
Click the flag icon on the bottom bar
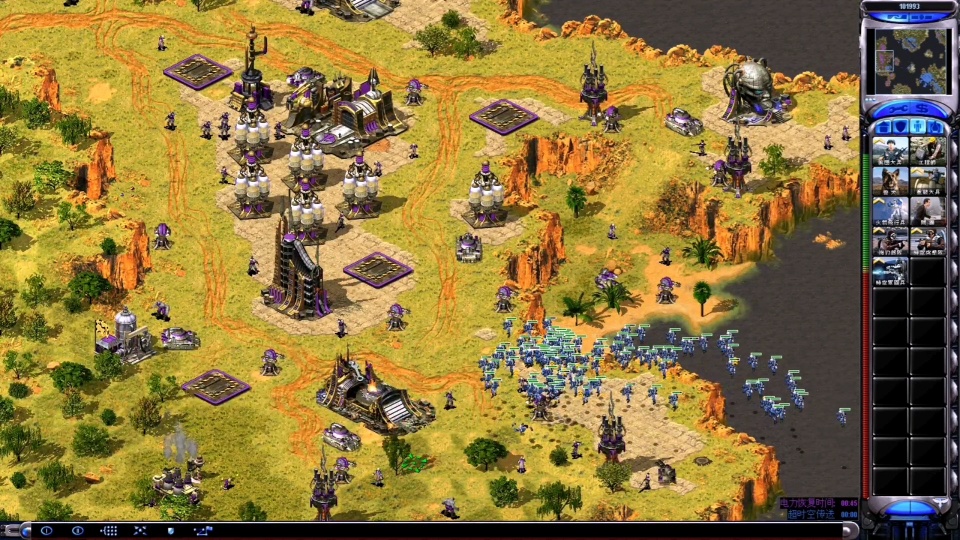[x=203, y=530]
